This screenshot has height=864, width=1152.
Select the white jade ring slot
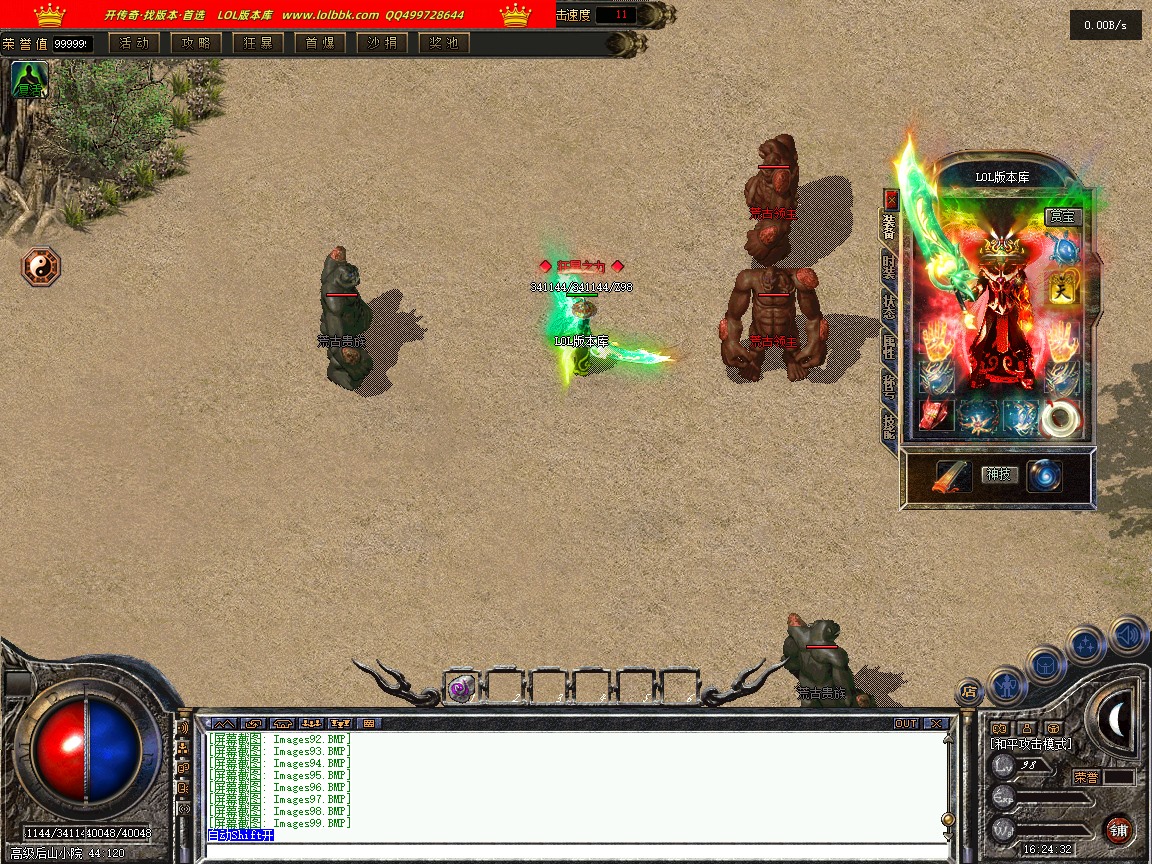1060,417
